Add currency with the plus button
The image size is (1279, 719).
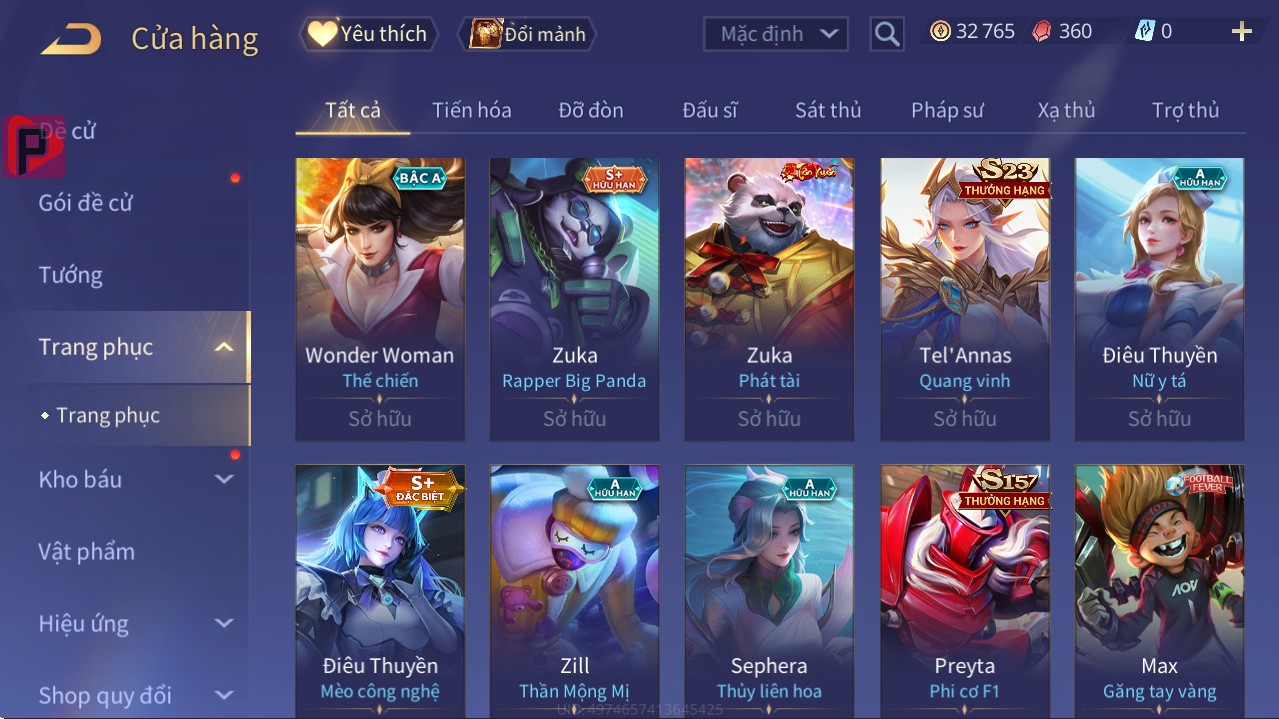point(1241,32)
